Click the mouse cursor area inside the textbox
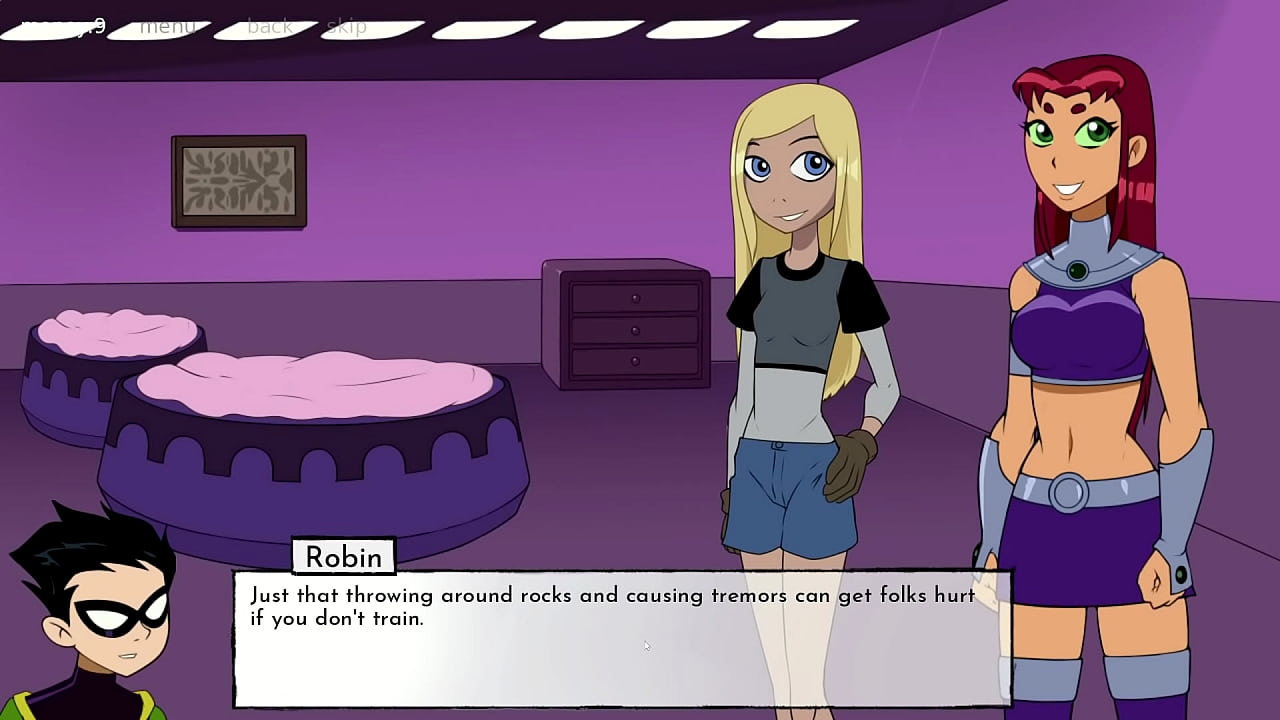The width and height of the screenshot is (1280, 720). 647,647
